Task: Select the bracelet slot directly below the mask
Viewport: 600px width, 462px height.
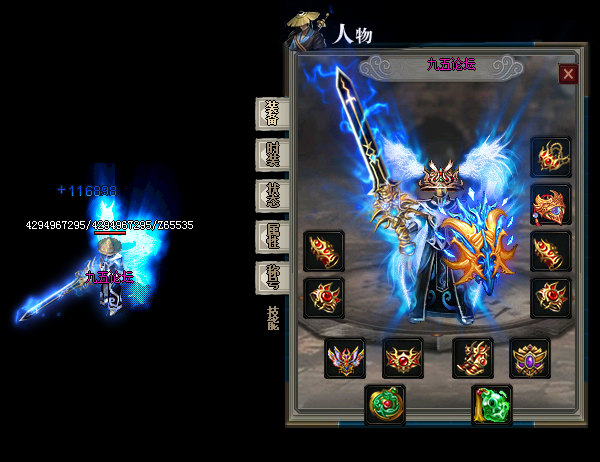Action: click(550, 251)
